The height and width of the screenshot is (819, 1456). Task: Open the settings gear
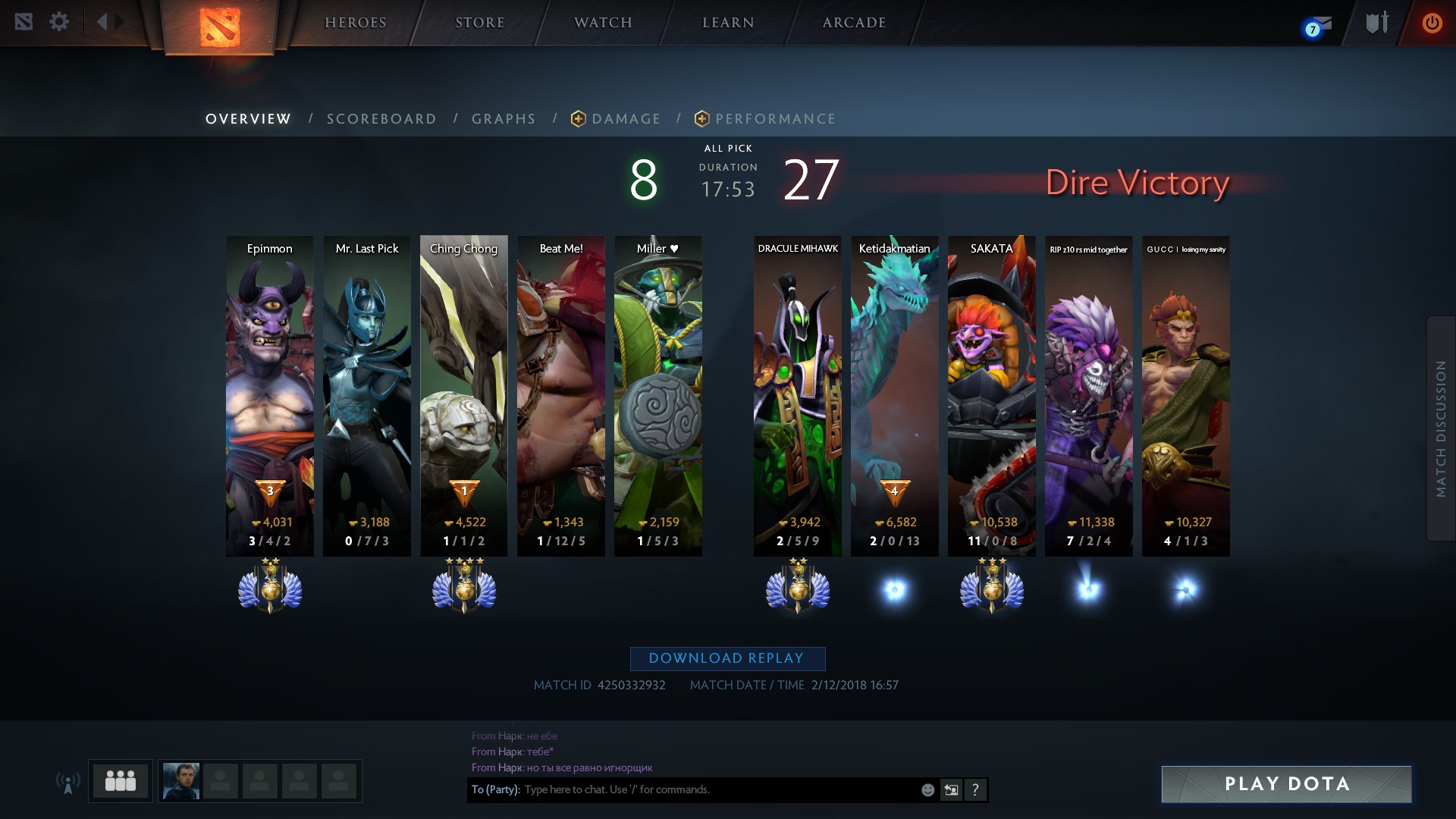pos(59,21)
